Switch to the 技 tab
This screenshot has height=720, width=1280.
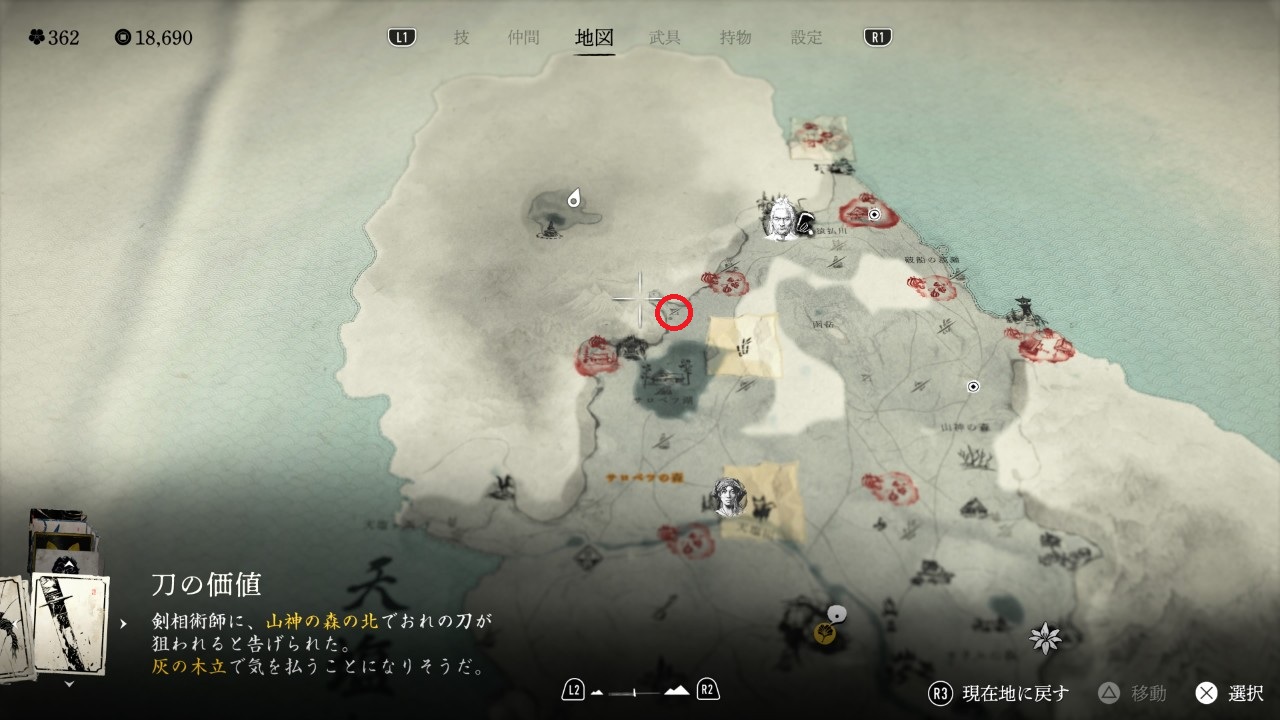point(461,38)
